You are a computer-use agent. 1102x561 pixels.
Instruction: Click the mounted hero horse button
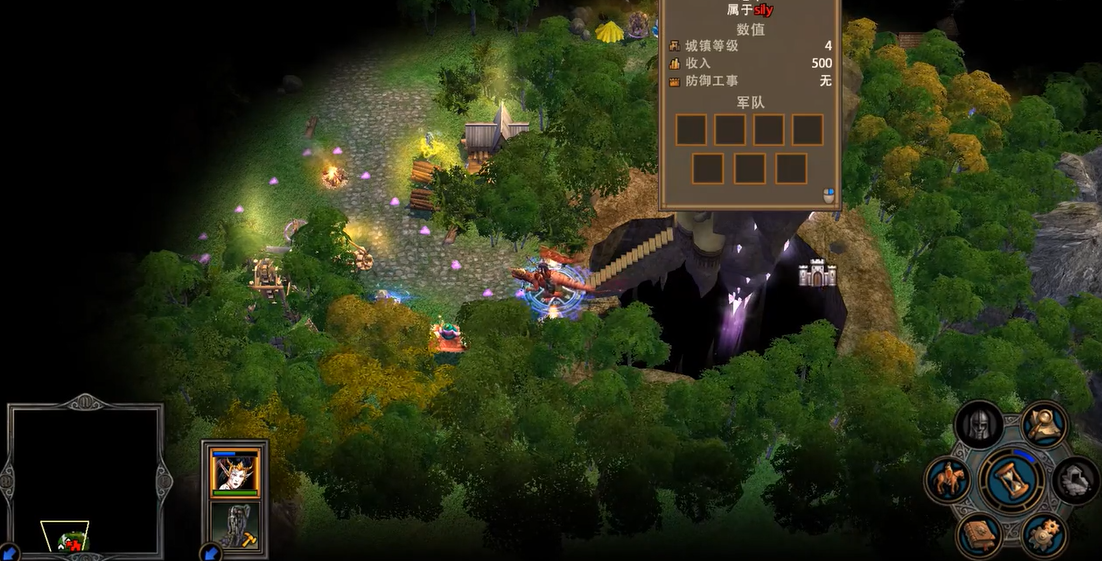948,480
